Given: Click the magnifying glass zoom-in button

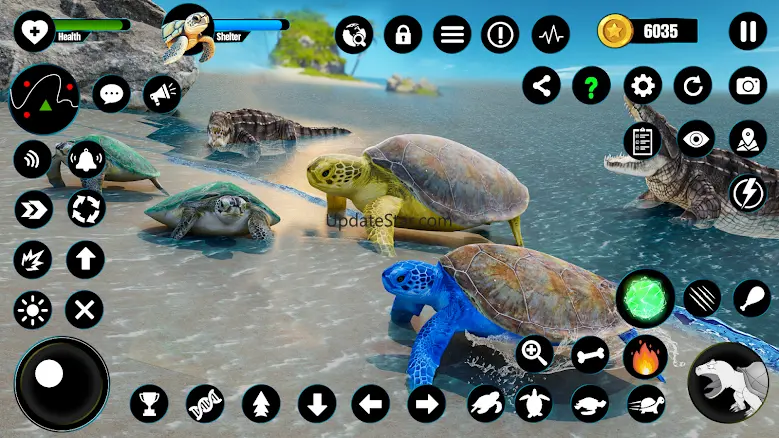Looking at the screenshot, I should pos(535,352).
